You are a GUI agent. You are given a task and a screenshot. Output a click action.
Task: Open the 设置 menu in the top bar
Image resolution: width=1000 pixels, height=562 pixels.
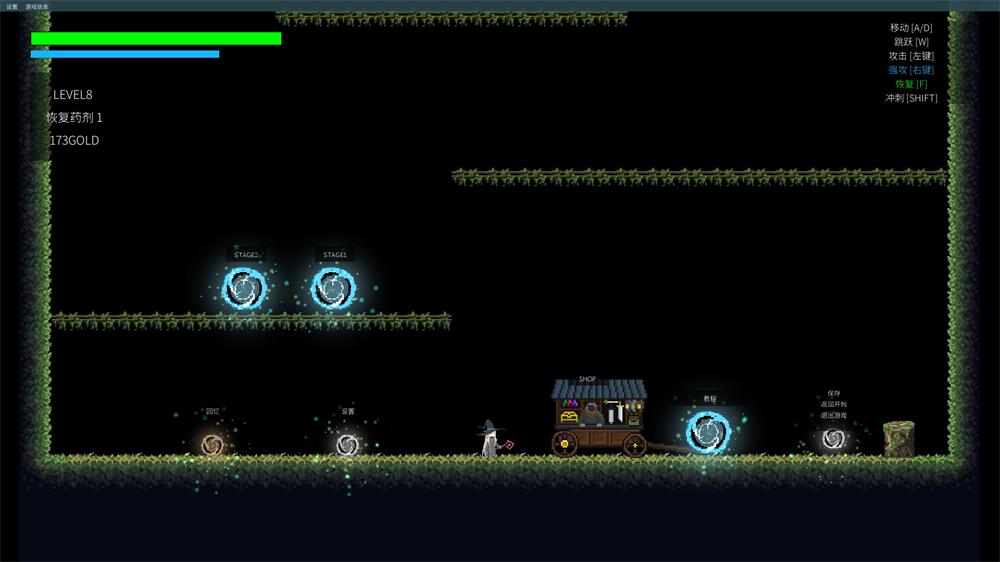(x=12, y=6)
